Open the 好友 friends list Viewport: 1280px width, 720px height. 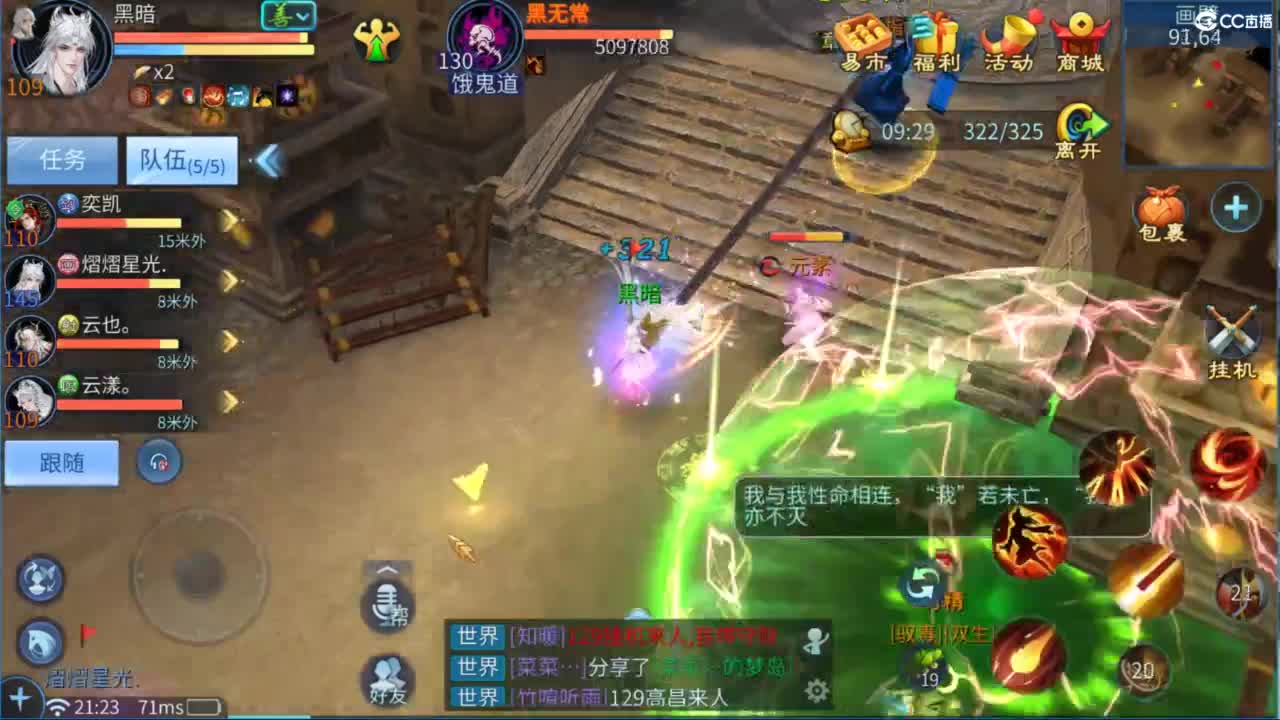click(x=386, y=680)
